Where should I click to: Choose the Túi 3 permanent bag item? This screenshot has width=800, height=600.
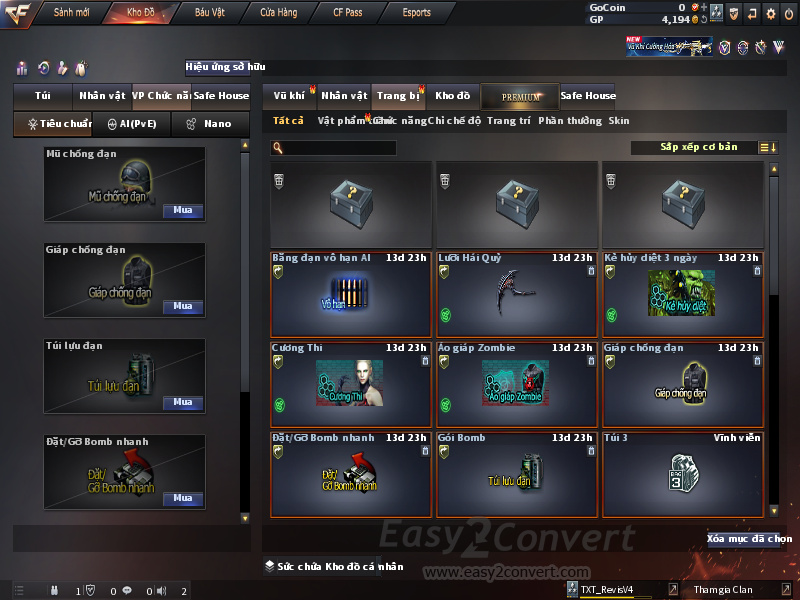tap(683, 475)
